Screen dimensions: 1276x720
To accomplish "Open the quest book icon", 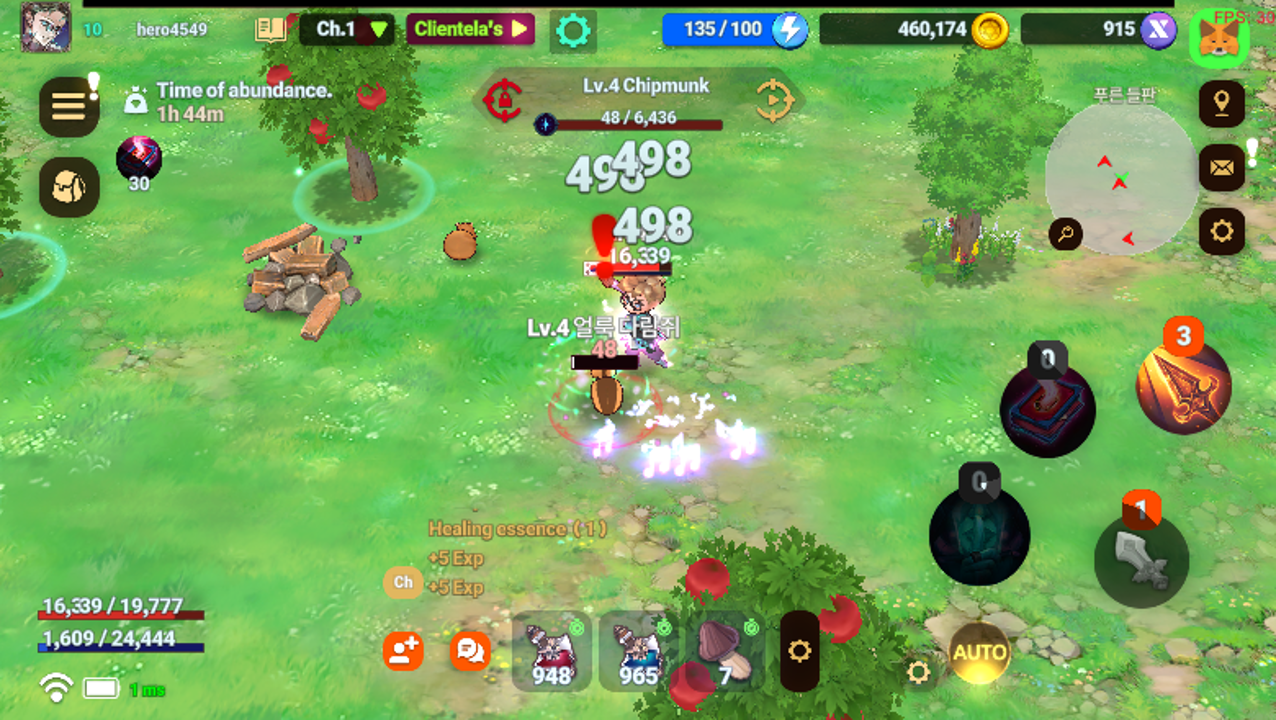I will 271,29.
